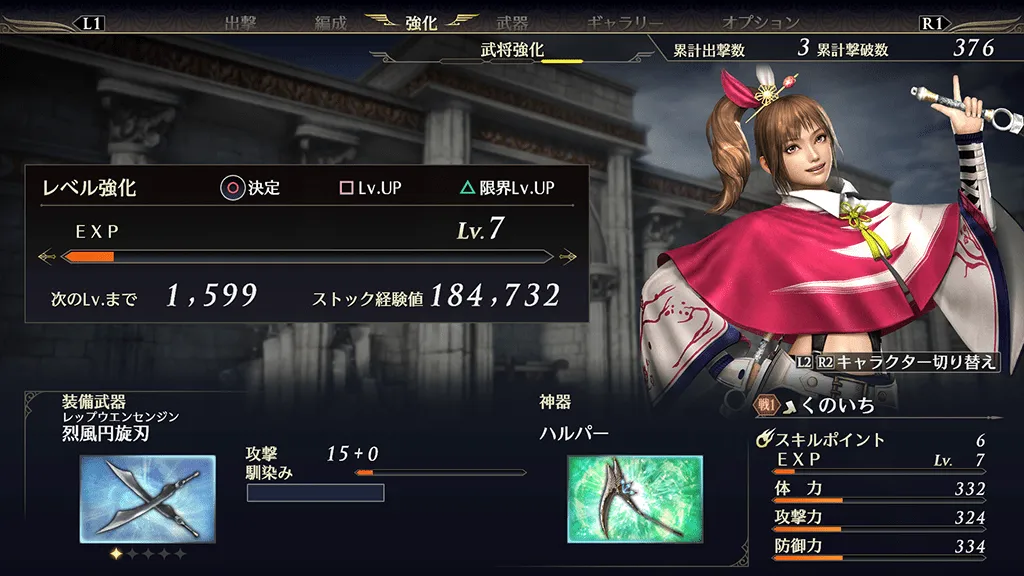This screenshot has width=1024, height=576.
Task: Select the ハルパー sacred treasure icon
Action: pyautogui.click(x=634, y=498)
